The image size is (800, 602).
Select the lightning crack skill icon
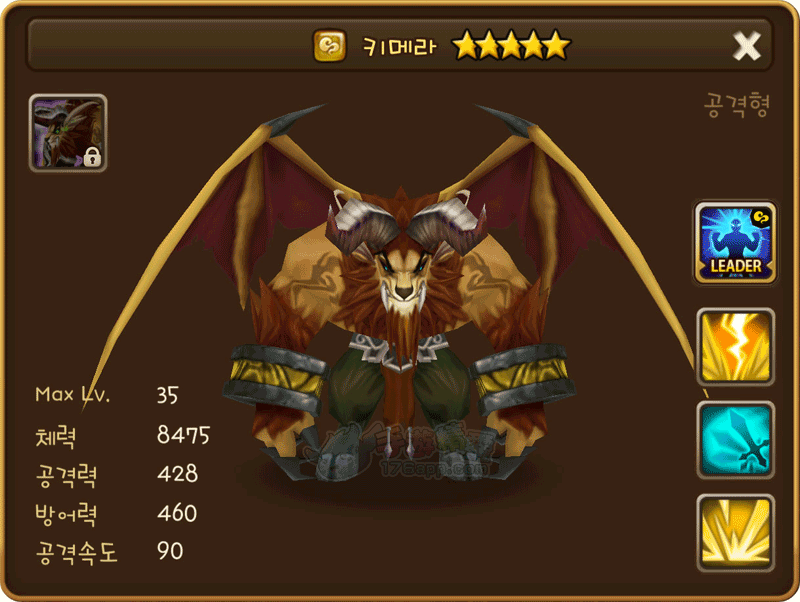735,347
